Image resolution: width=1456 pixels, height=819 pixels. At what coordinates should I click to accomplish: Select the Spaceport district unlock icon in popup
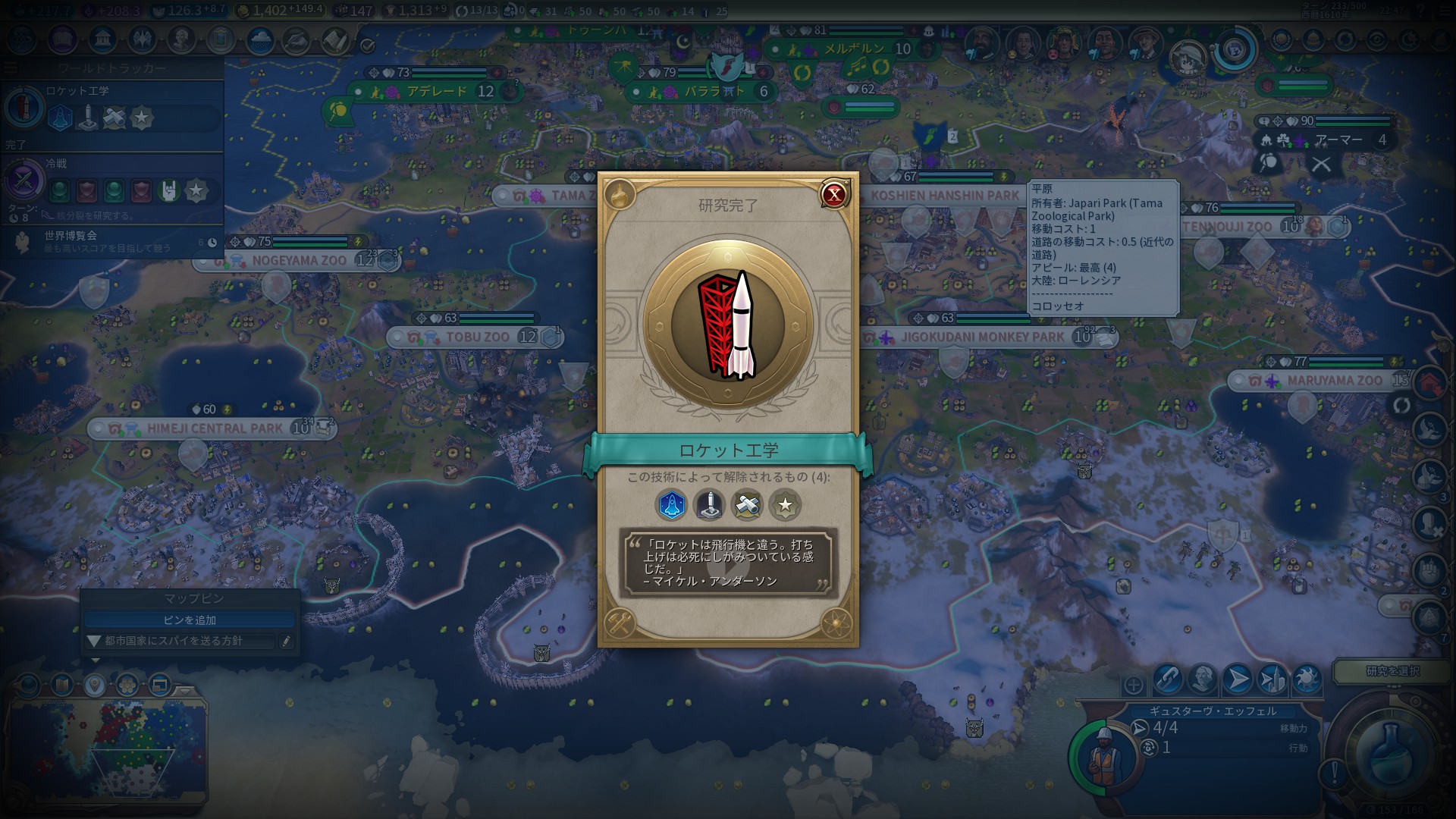click(x=671, y=505)
